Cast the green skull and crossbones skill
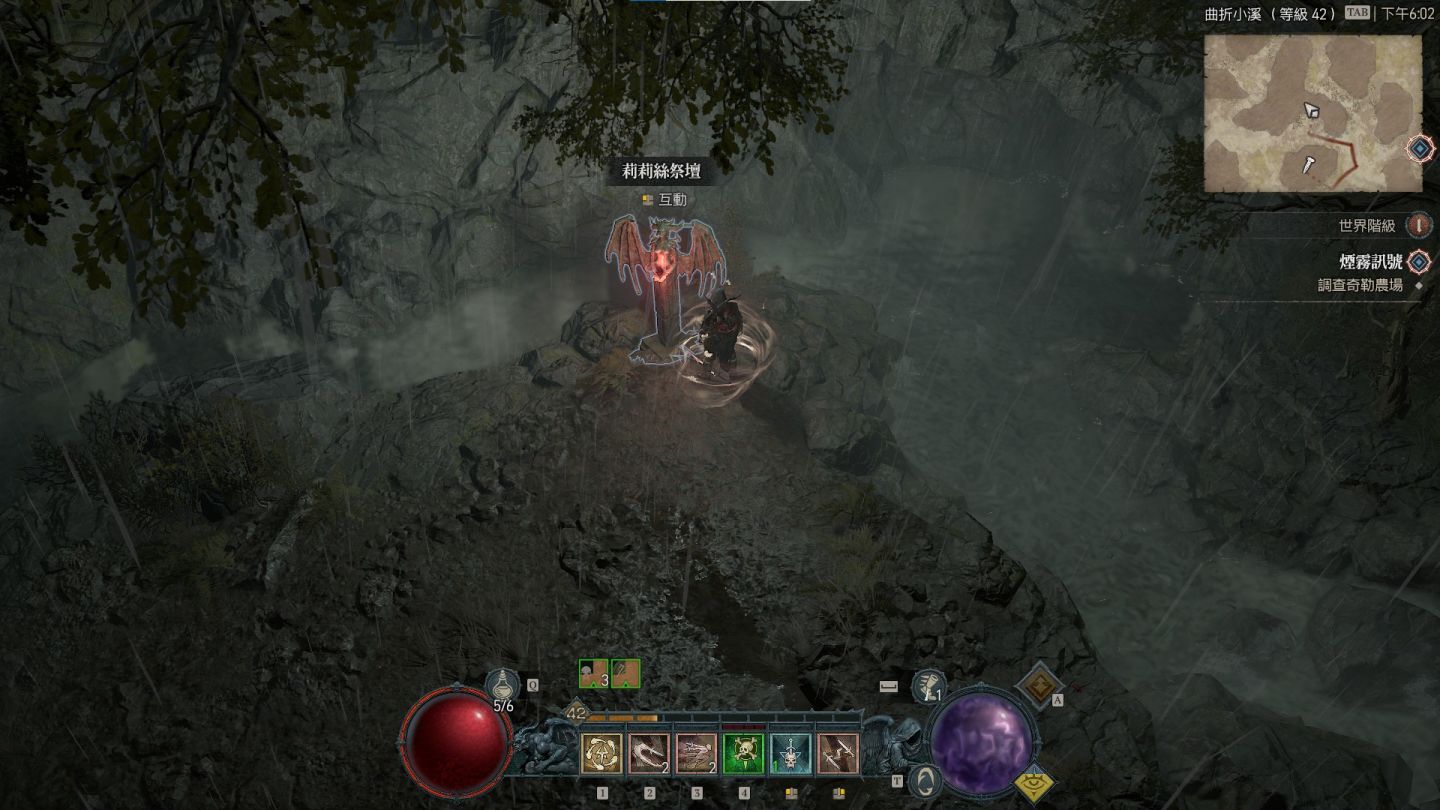Image resolution: width=1440 pixels, height=810 pixels. [x=743, y=754]
